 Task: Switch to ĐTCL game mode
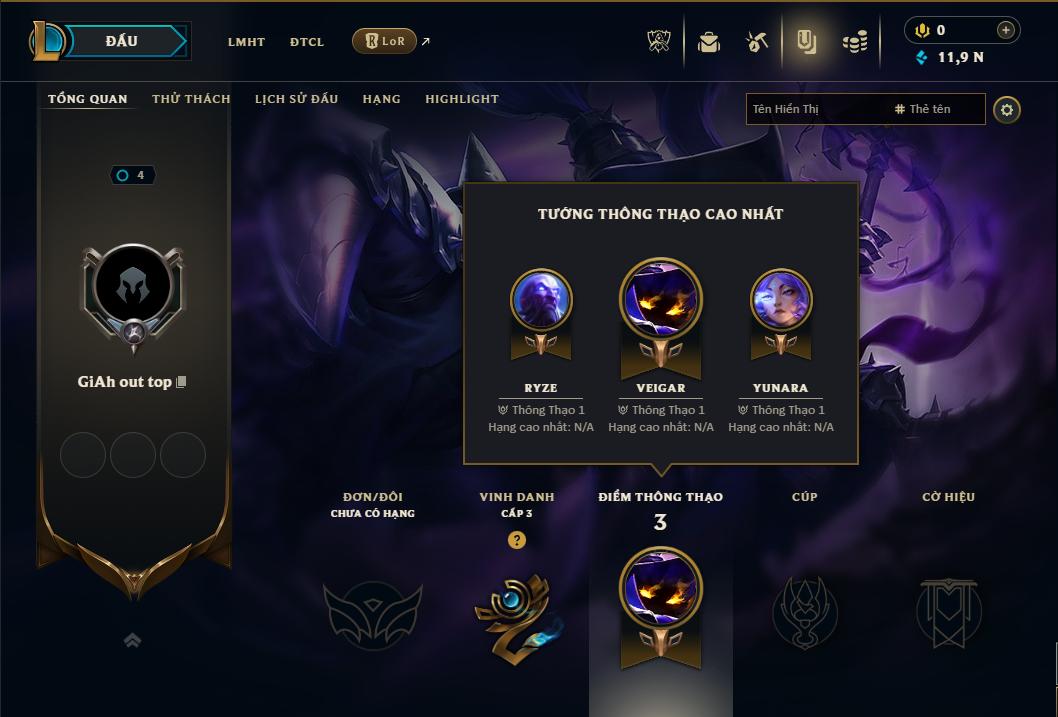(x=307, y=42)
